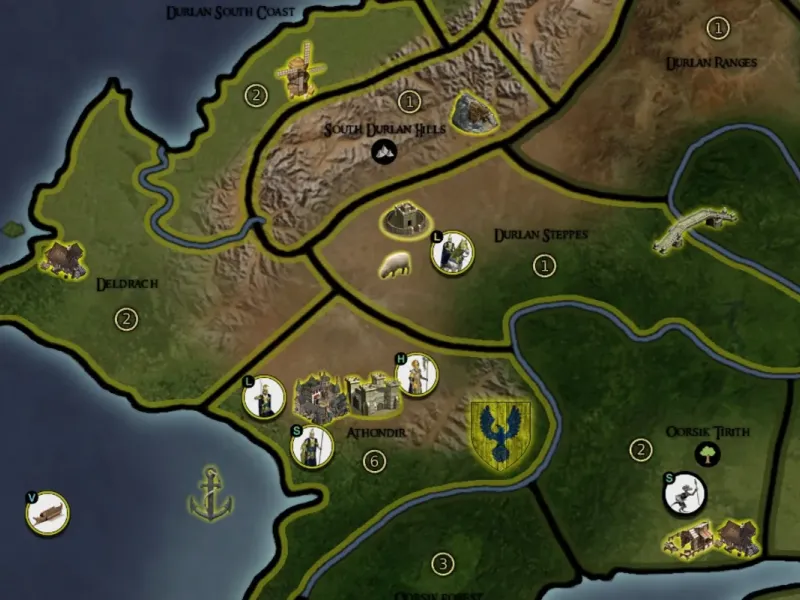Click the tree icon in Oorsik Tirith

[x=709, y=455]
